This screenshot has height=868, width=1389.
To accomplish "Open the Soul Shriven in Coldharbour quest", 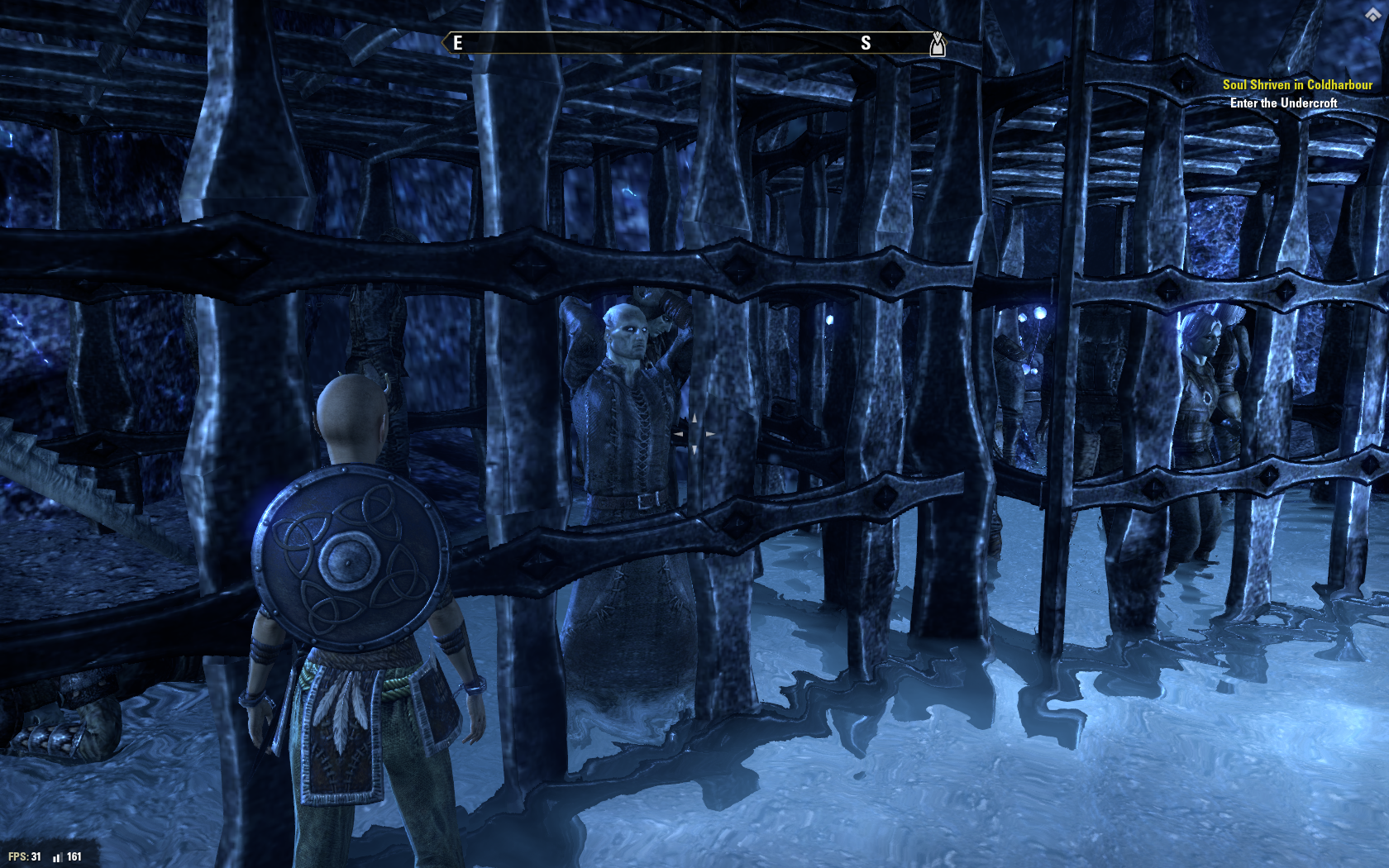I will click(1296, 84).
